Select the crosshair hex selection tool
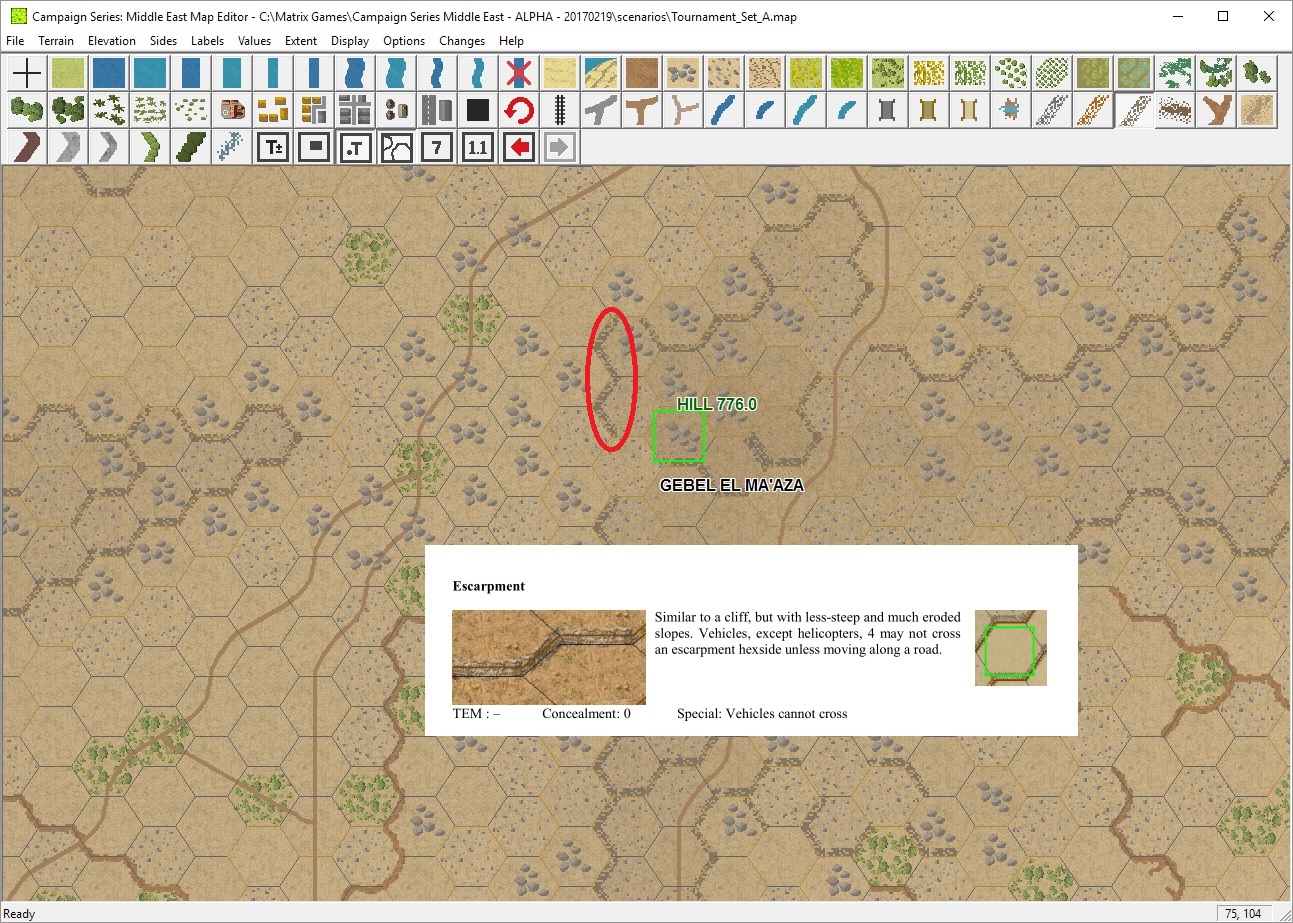Screen dimensions: 1293x923 (x=26, y=73)
